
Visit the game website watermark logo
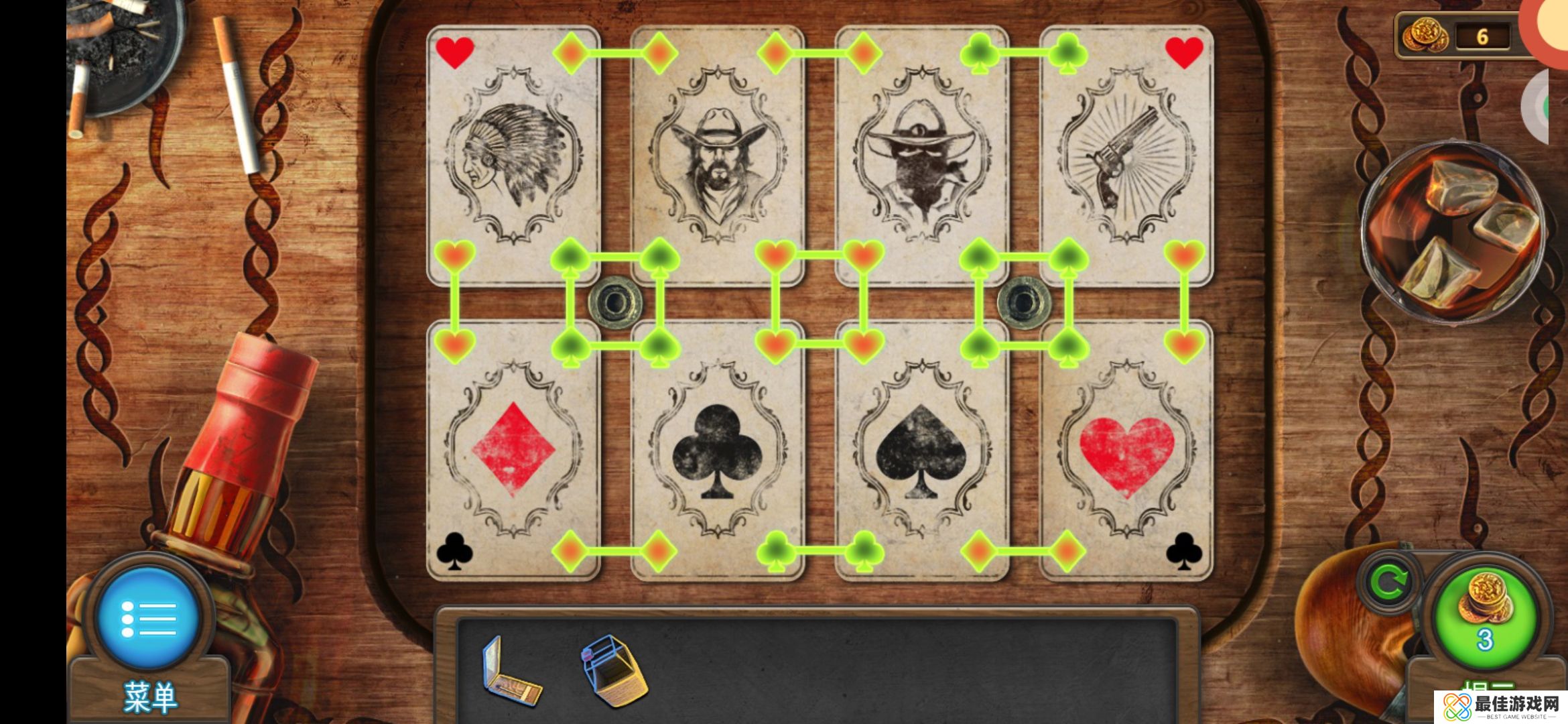click(1501, 707)
